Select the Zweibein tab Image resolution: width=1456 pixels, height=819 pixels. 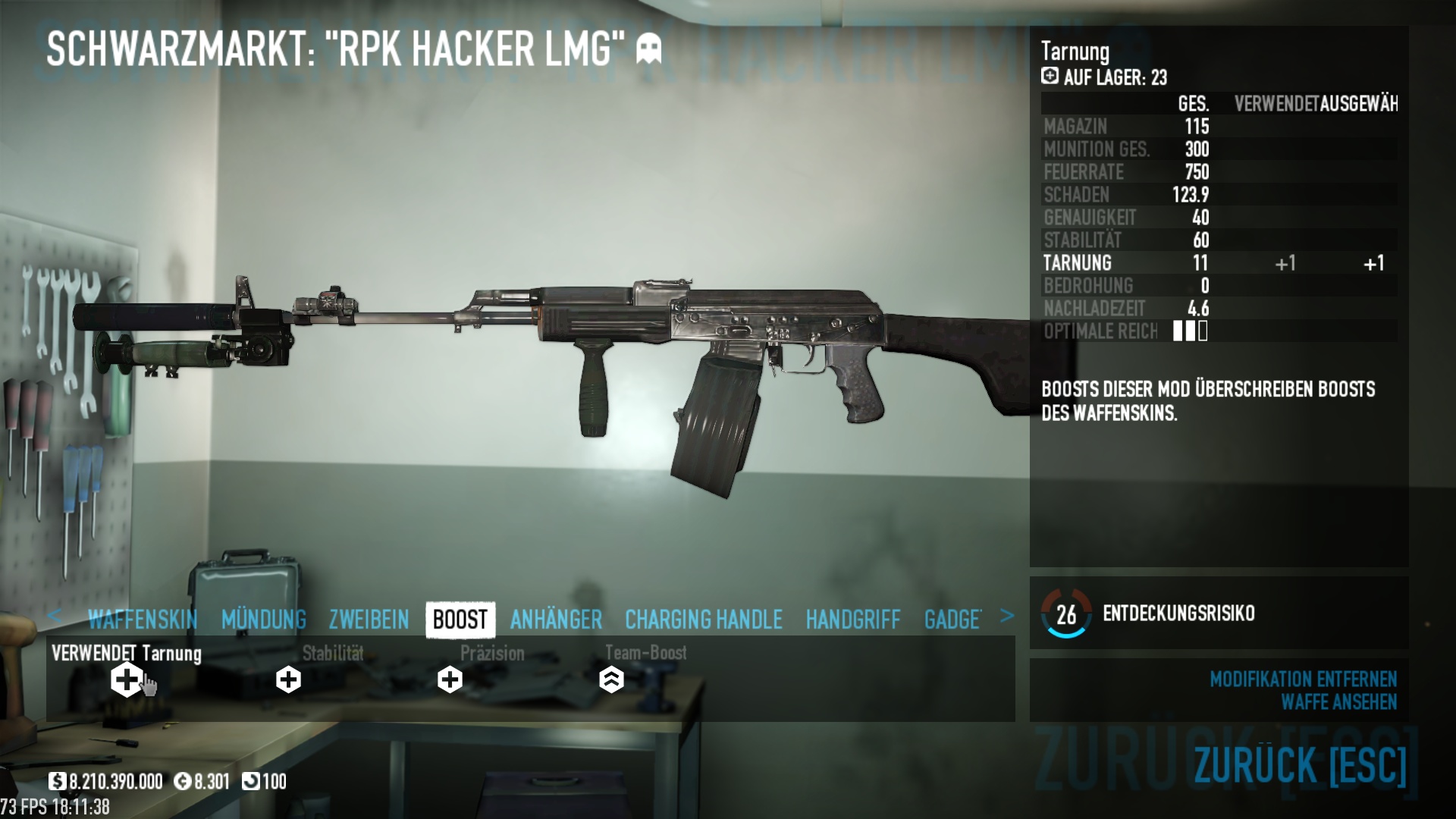click(369, 620)
